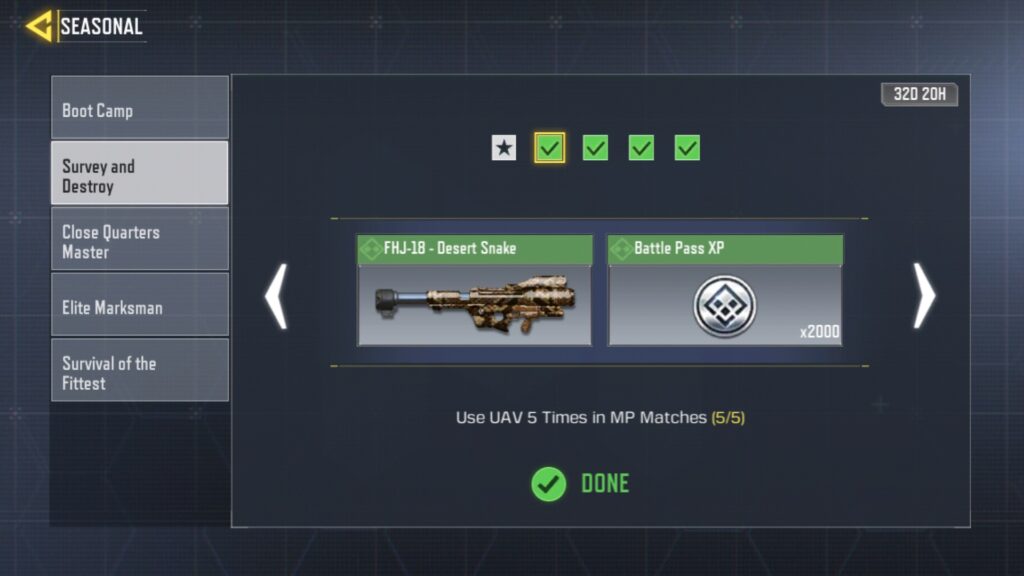Show the next challenge with right arrow
This screenshot has height=576, width=1024.
click(924, 296)
